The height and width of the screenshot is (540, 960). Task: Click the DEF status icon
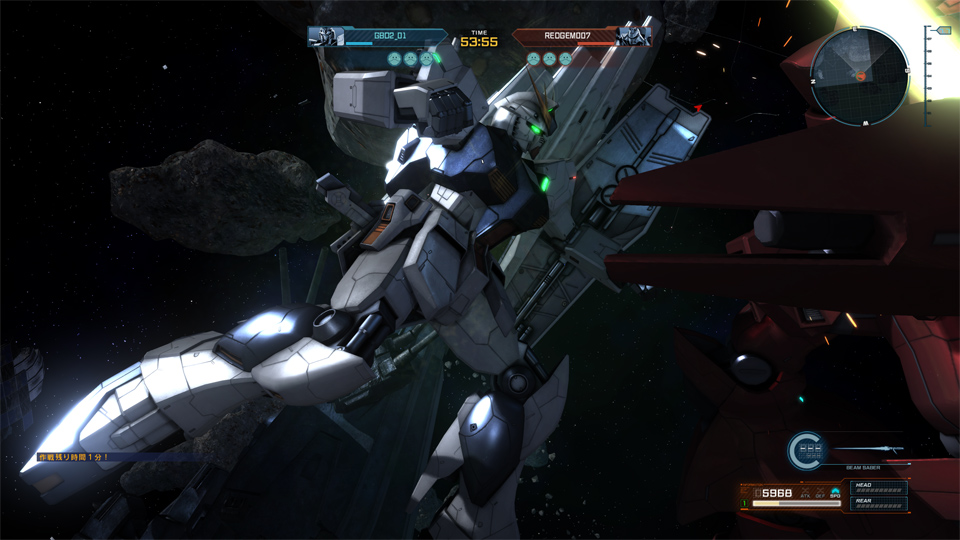(819, 493)
